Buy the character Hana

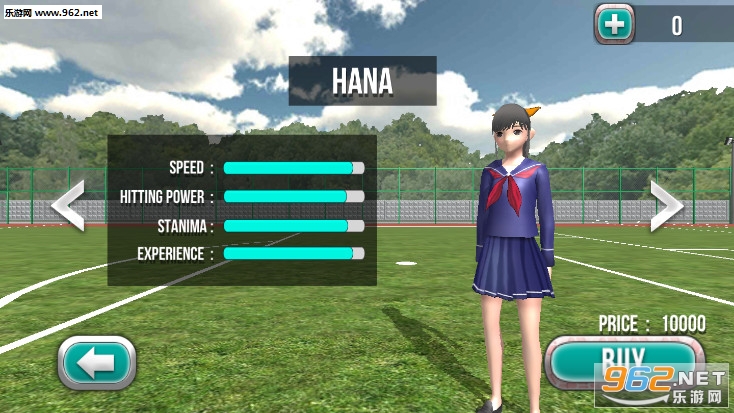point(620,361)
